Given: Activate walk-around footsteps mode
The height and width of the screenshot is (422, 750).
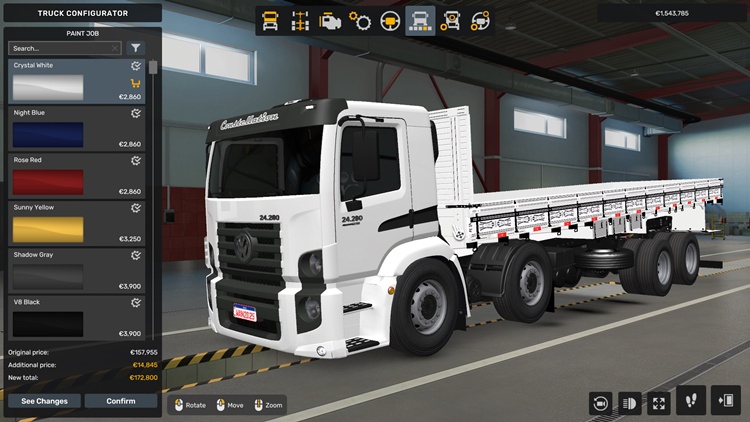Looking at the screenshot, I should 690,400.
